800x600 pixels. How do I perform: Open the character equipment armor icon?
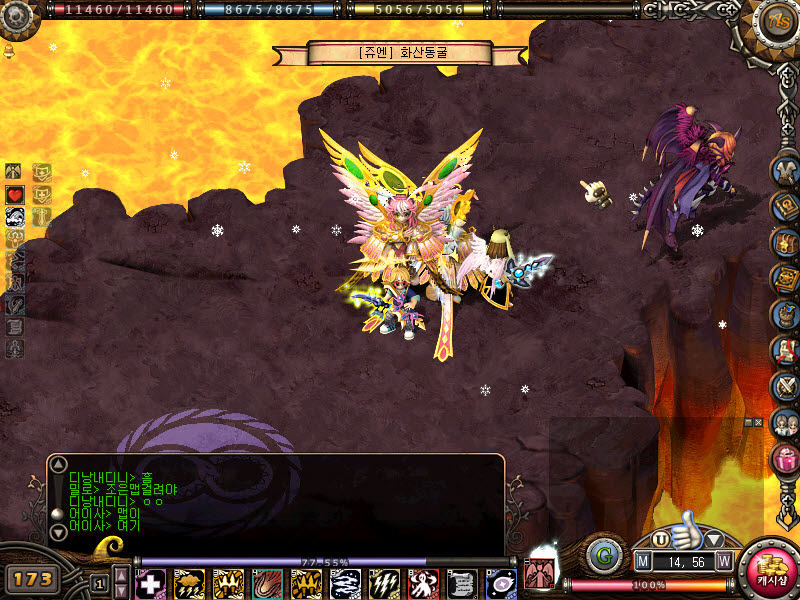(785, 169)
